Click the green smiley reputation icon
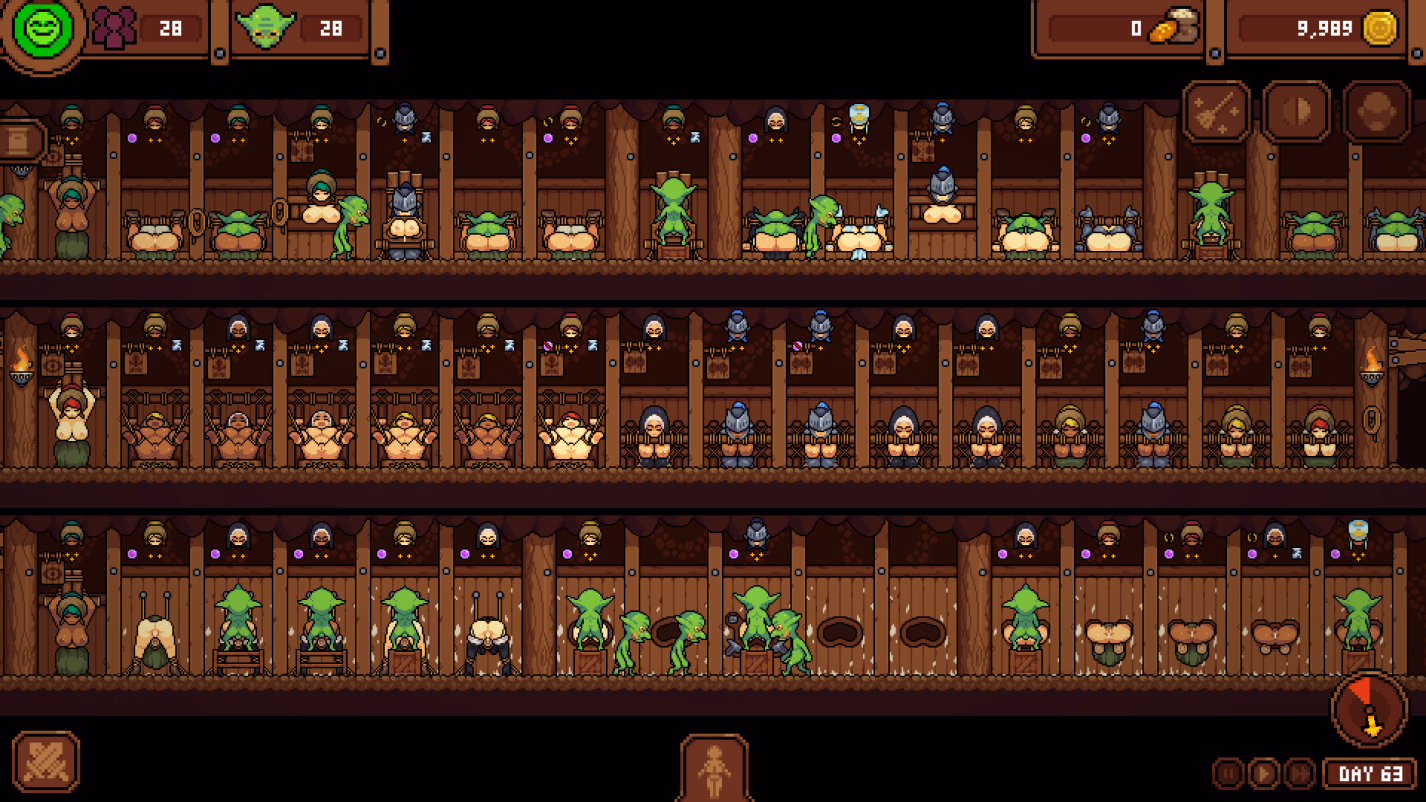 pyautogui.click(x=41, y=28)
